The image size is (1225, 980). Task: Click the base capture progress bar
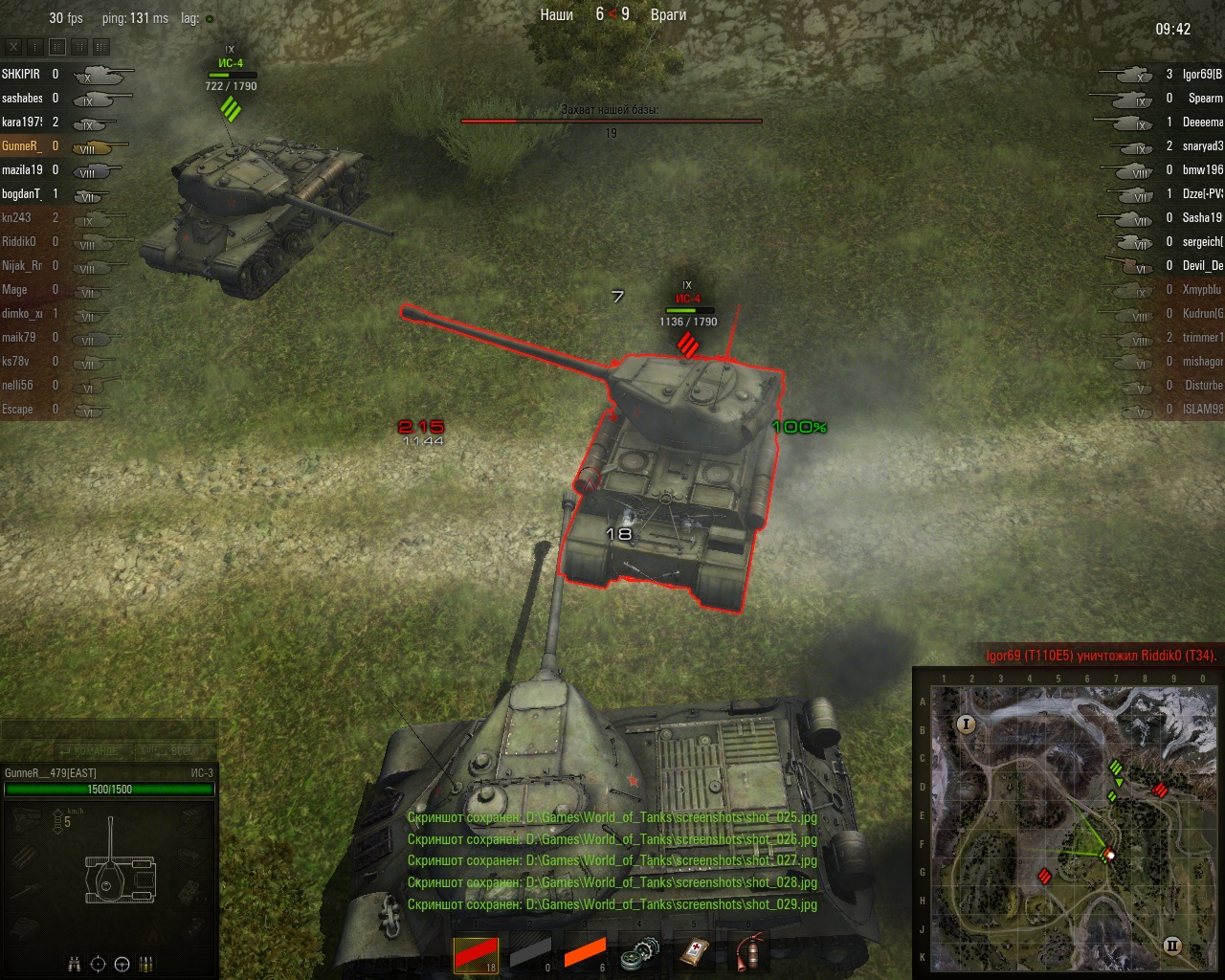[612, 121]
